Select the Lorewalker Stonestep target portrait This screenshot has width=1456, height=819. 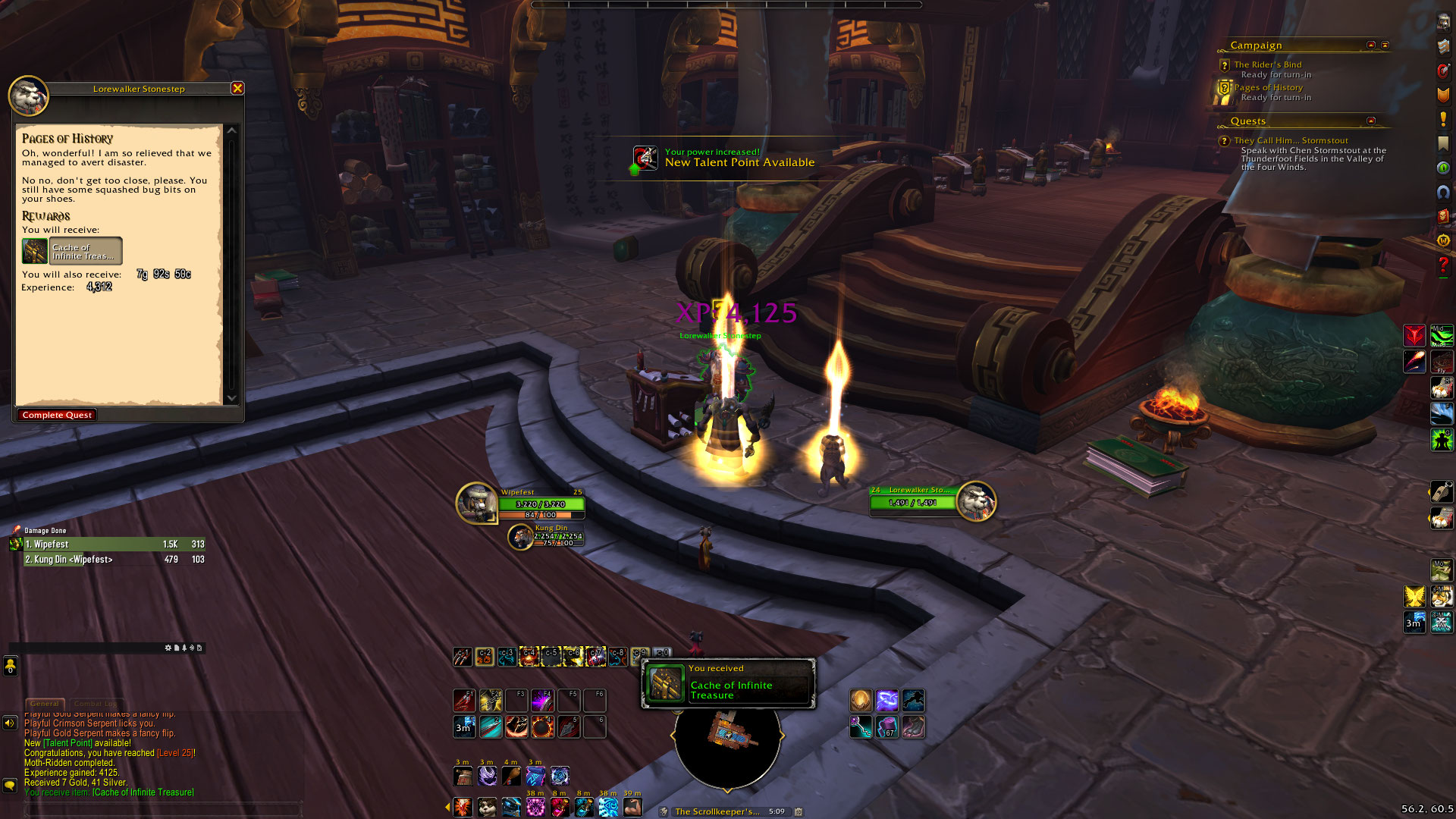[x=975, y=500]
